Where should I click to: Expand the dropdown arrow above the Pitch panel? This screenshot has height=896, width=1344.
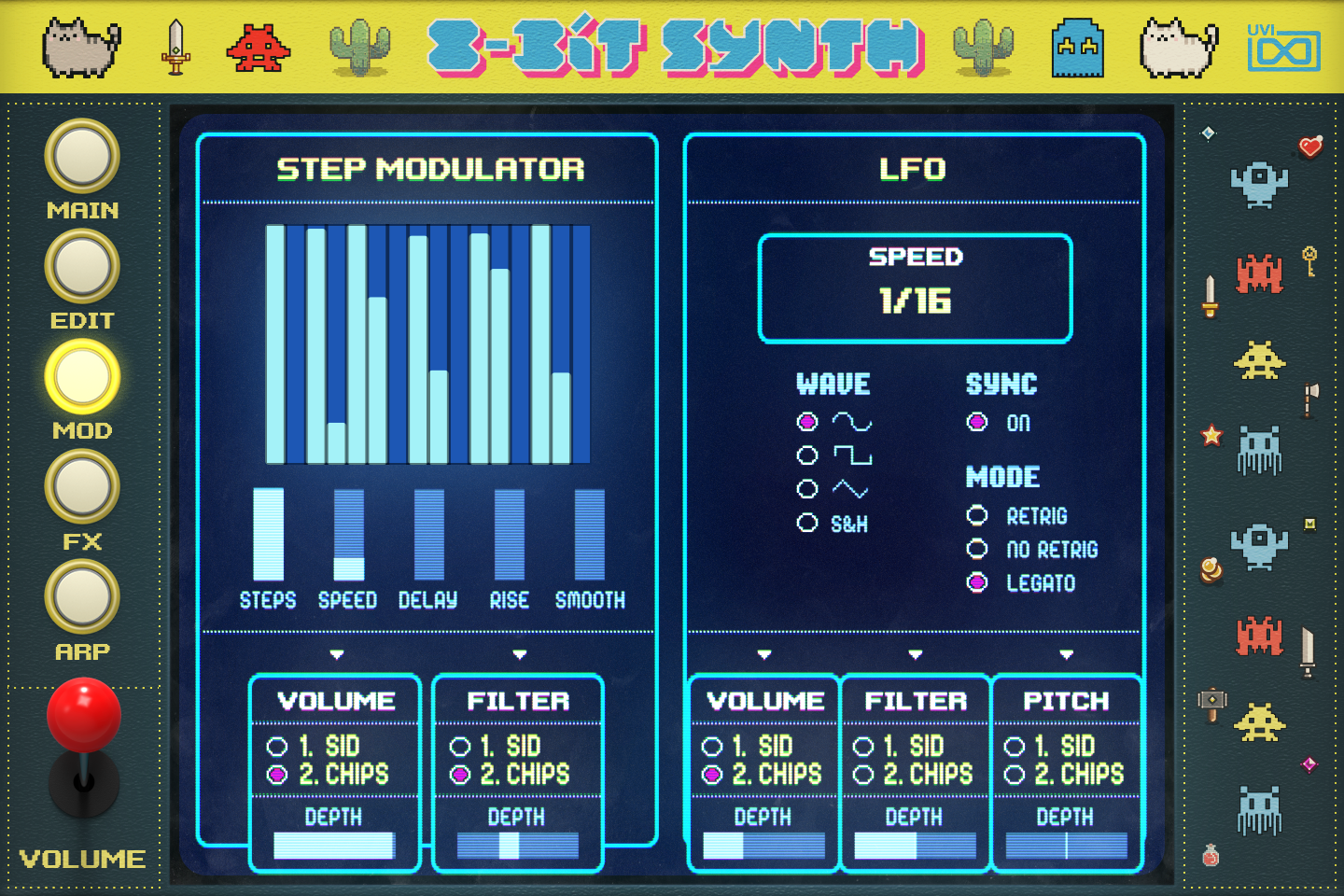point(1067,654)
